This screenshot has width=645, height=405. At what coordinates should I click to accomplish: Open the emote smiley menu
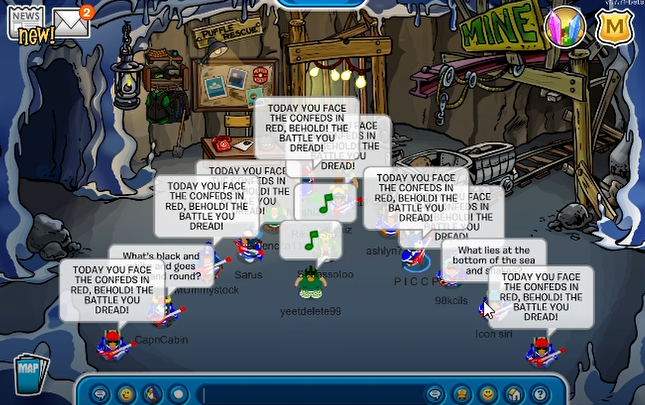click(x=126, y=392)
